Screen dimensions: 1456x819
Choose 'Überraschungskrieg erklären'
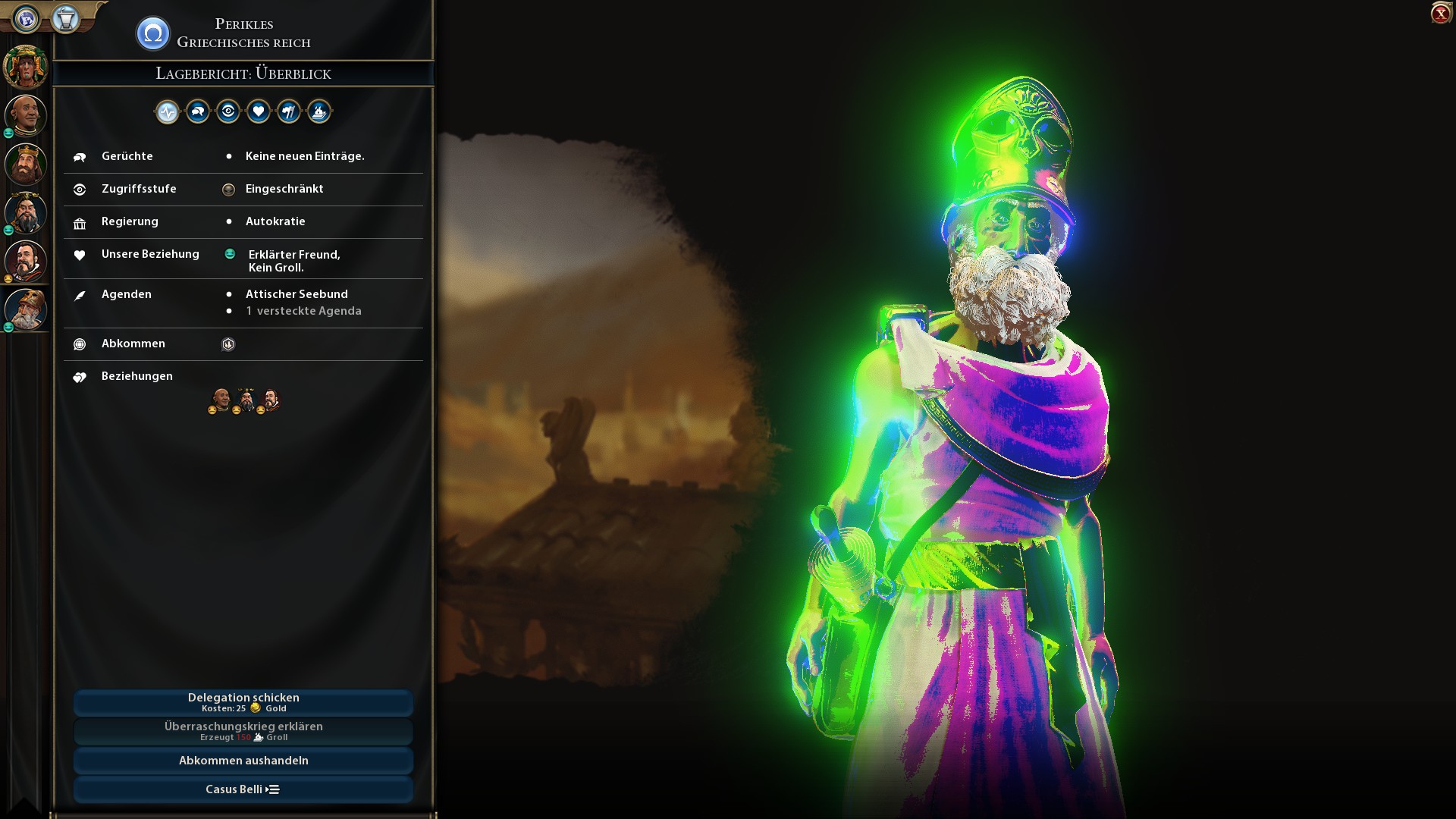(243, 731)
